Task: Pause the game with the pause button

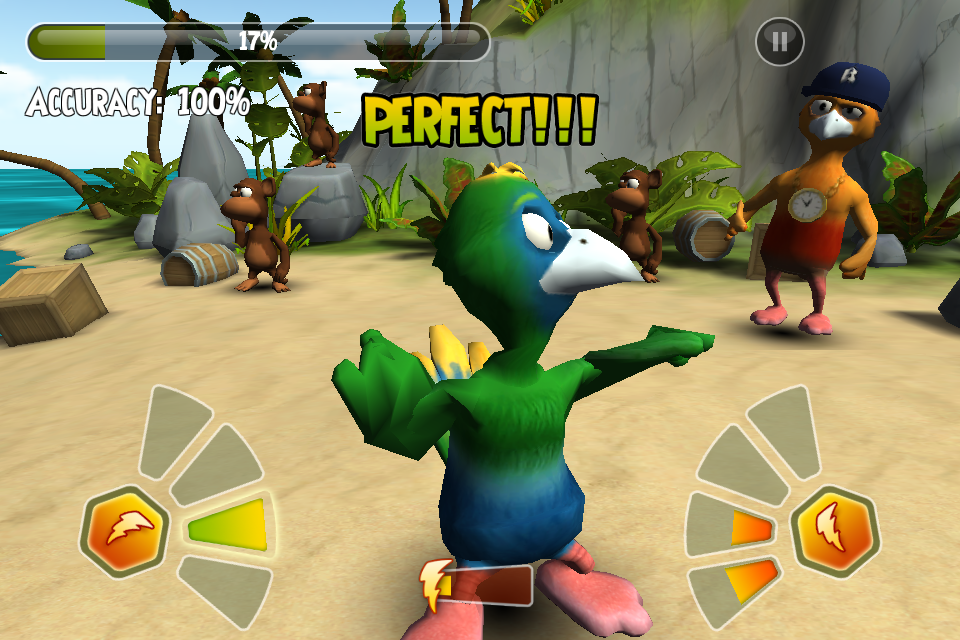Action: point(779,41)
